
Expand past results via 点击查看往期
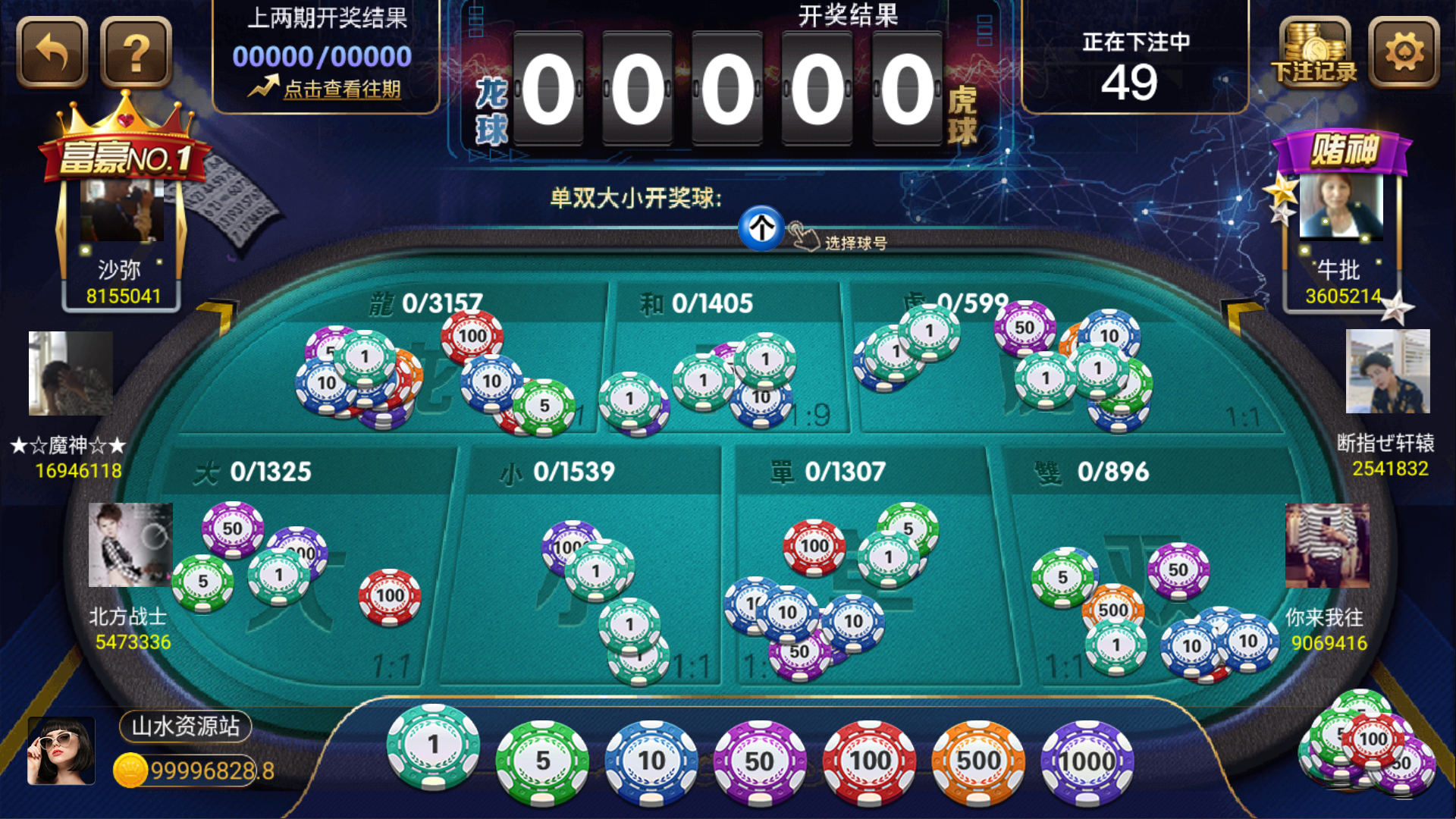point(340,90)
